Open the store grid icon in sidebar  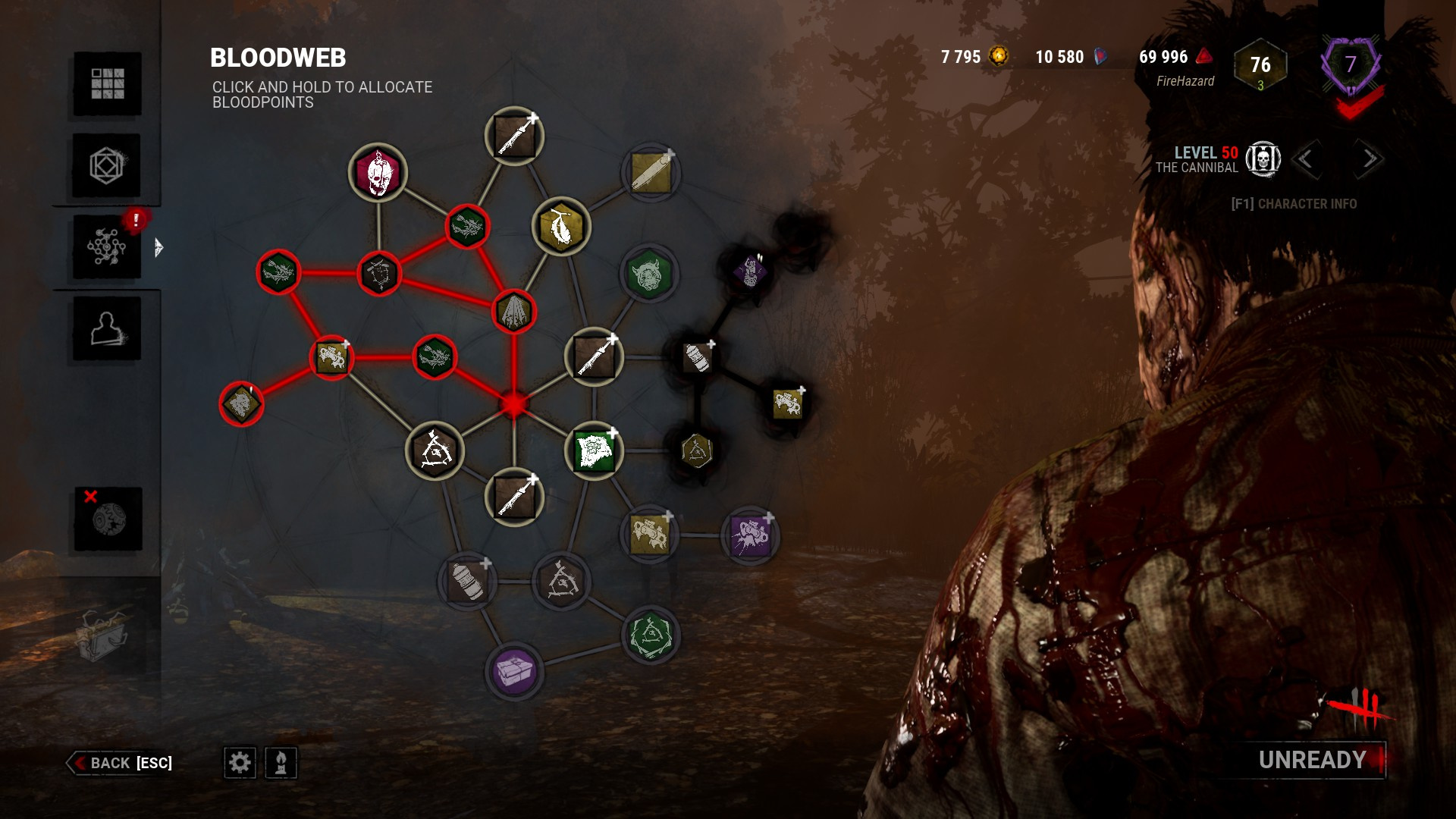106,83
